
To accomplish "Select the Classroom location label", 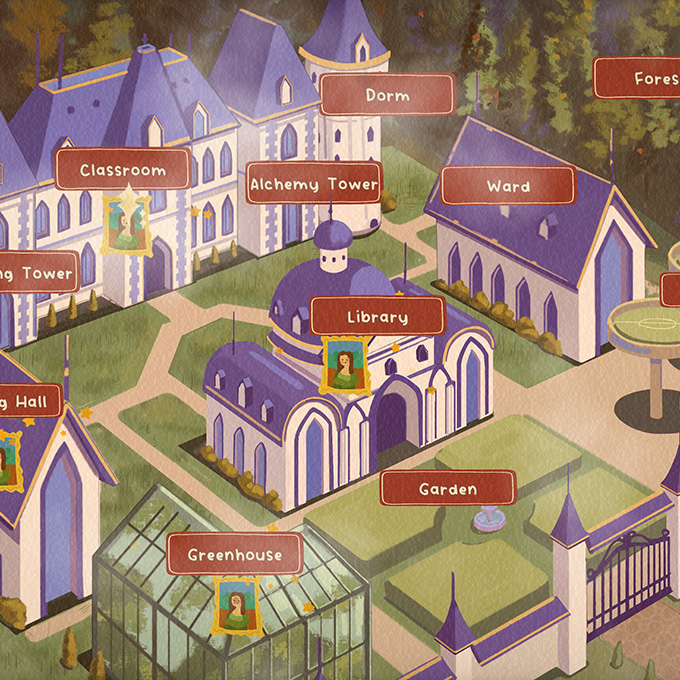I will [x=122, y=170].
